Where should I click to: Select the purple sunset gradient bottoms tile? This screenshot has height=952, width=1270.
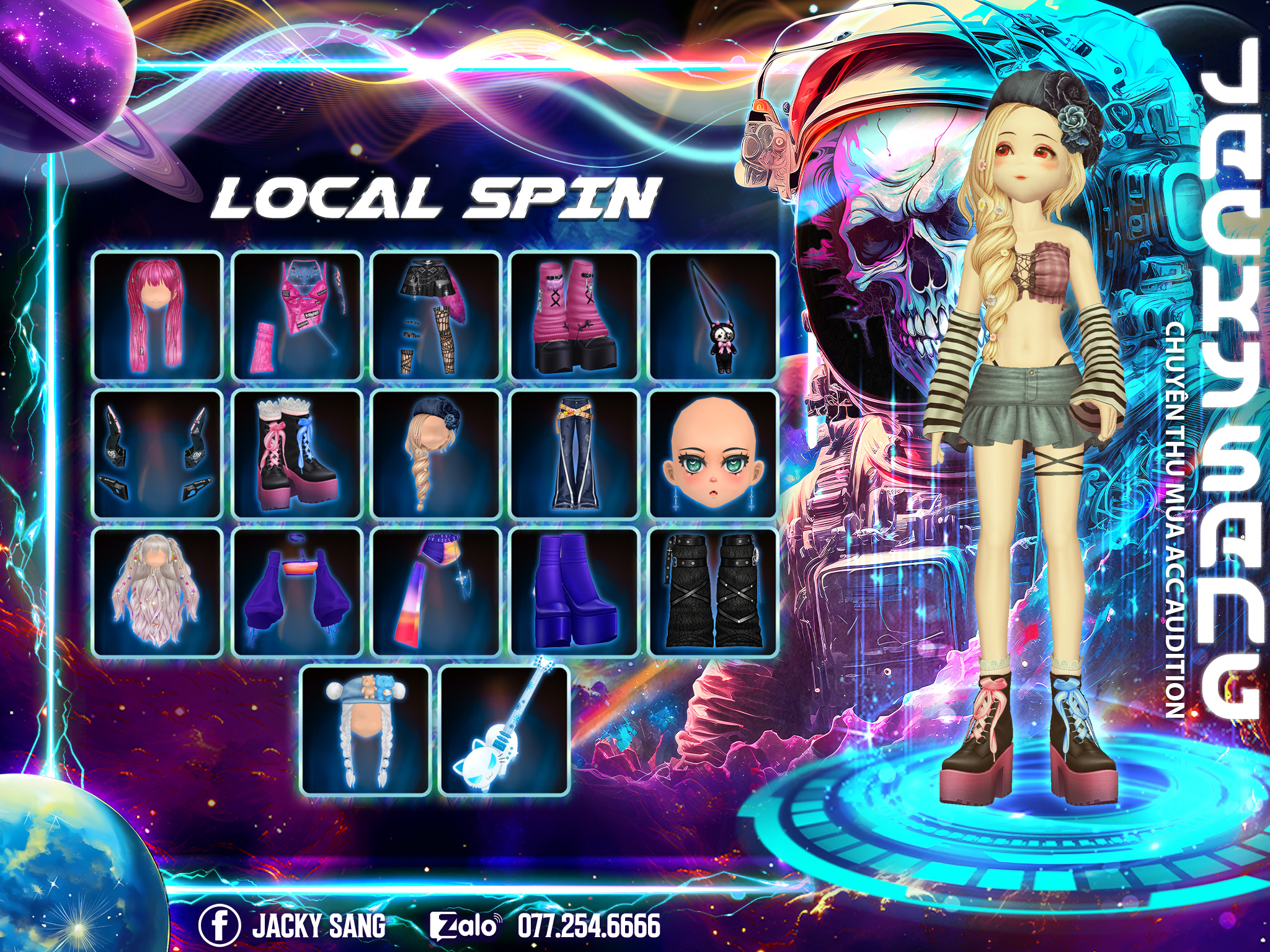pos(436,593)
